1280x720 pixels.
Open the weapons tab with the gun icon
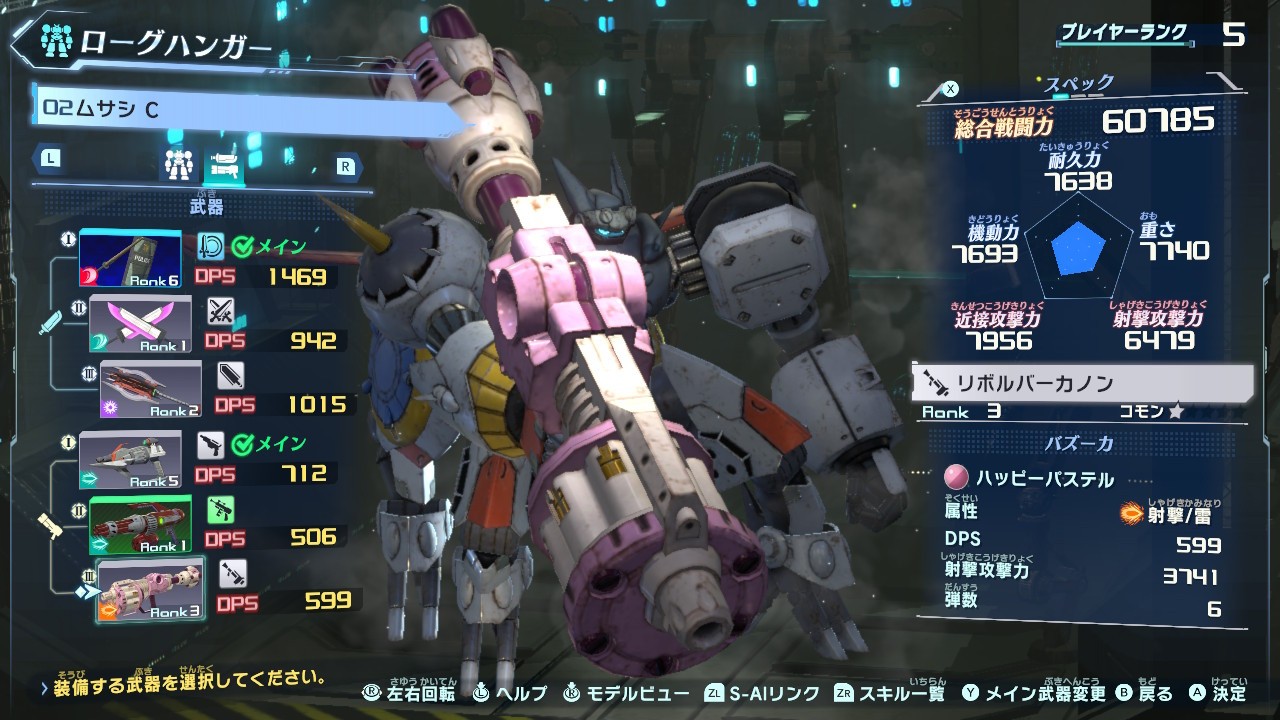tap(224, 164)
